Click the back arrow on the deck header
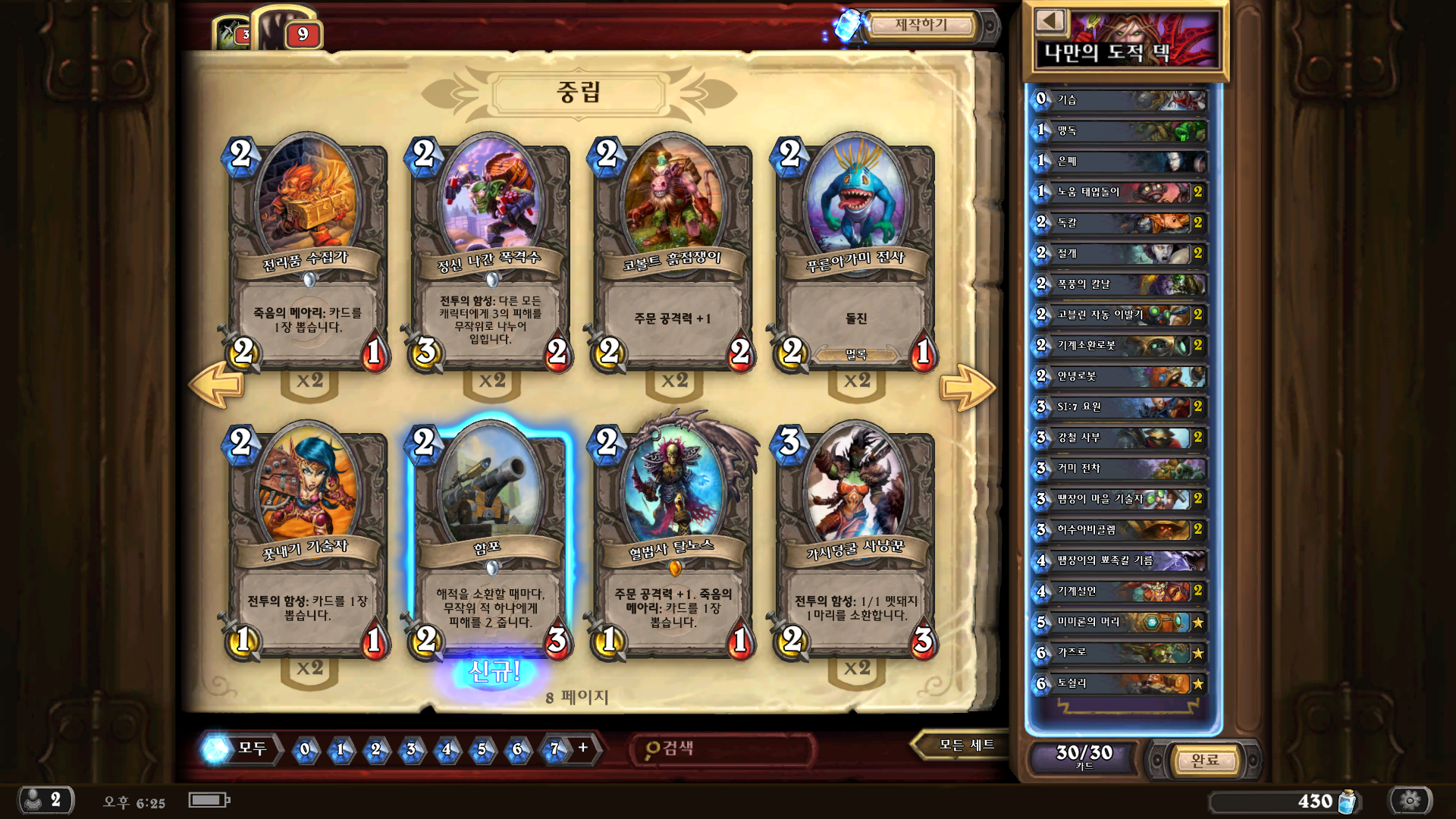 [1050, 21]
